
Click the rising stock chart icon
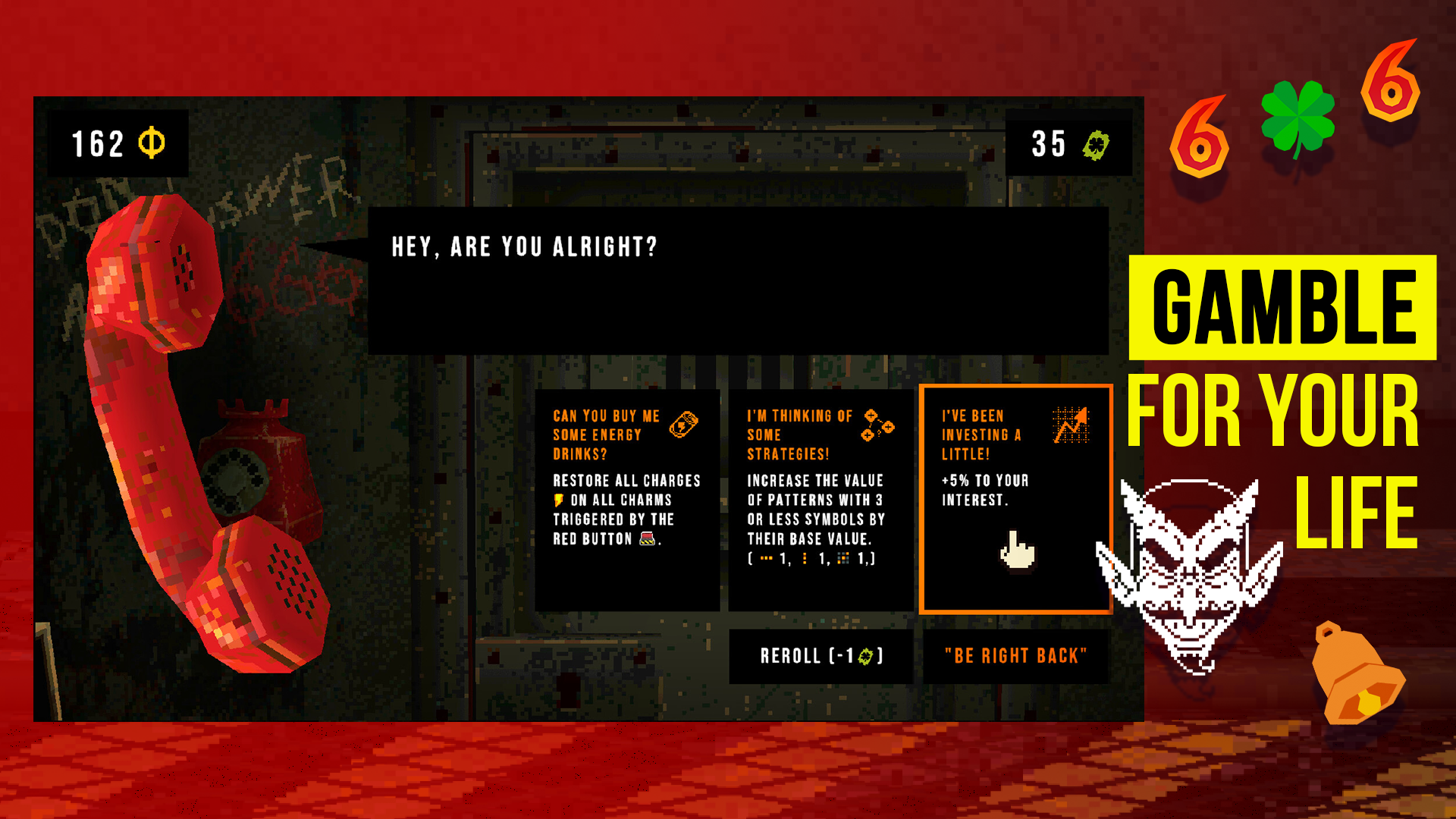coord(1072,425)
